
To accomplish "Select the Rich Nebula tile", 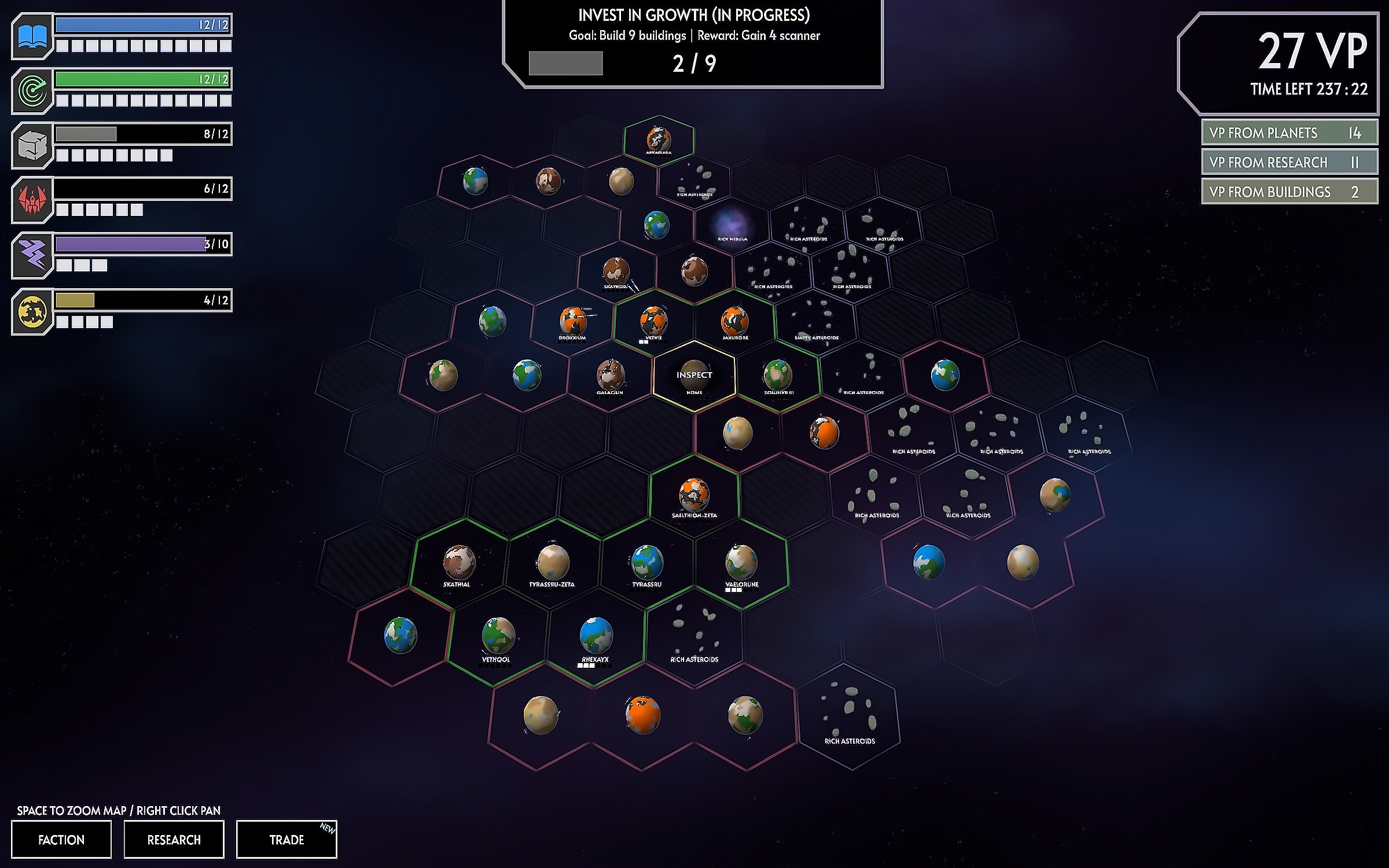I will (732, 225).
